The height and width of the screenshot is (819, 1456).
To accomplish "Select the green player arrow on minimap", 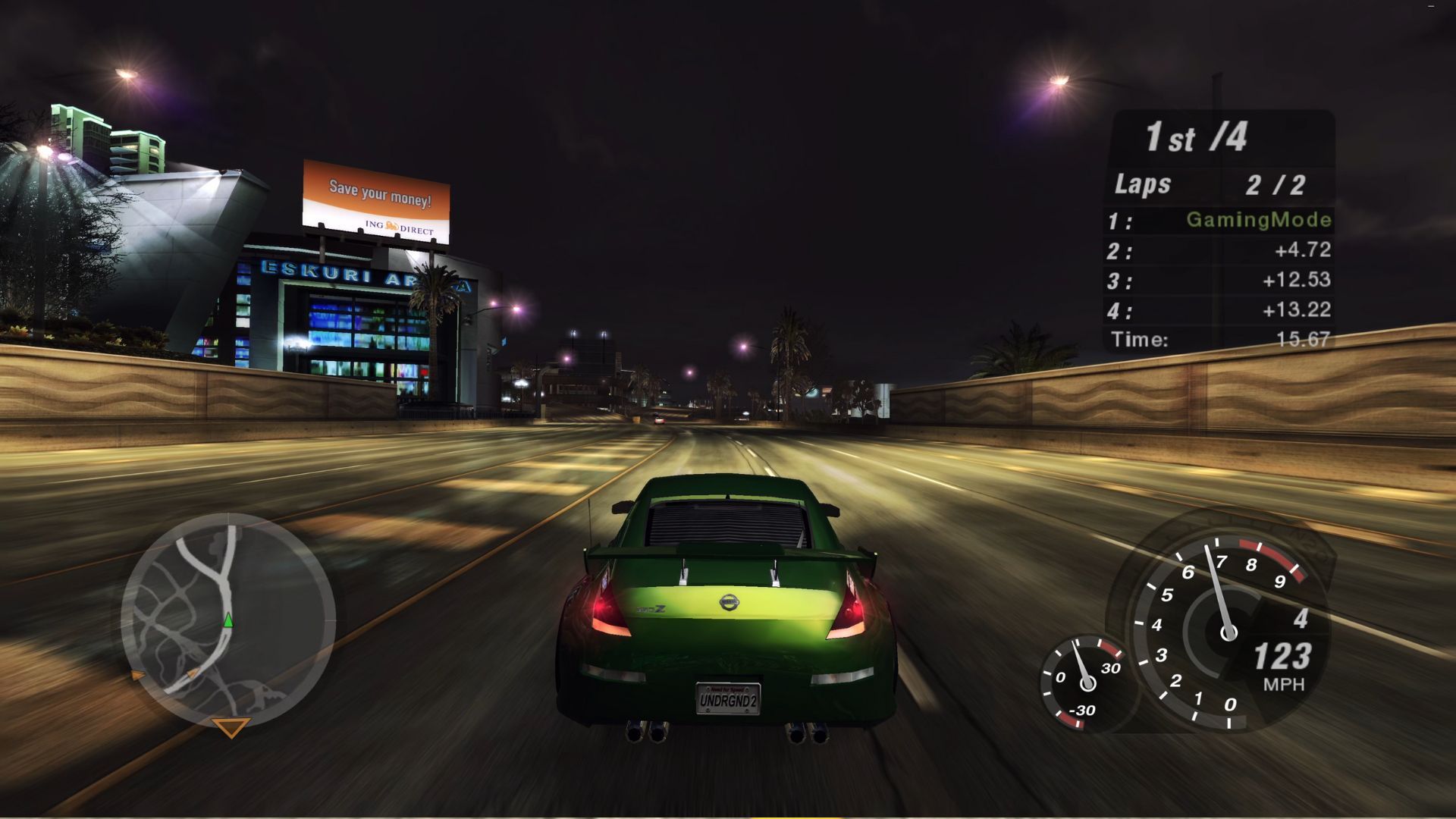I will pyautogui.click(x=228, y=621).
